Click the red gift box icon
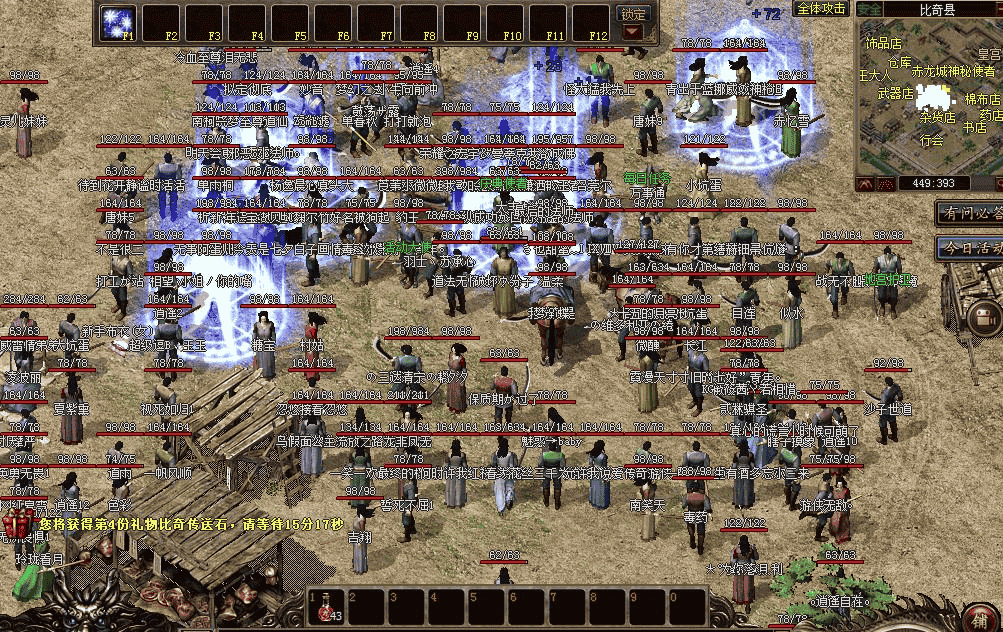This screenshot has width=1003, height=632. click(19, 524)
